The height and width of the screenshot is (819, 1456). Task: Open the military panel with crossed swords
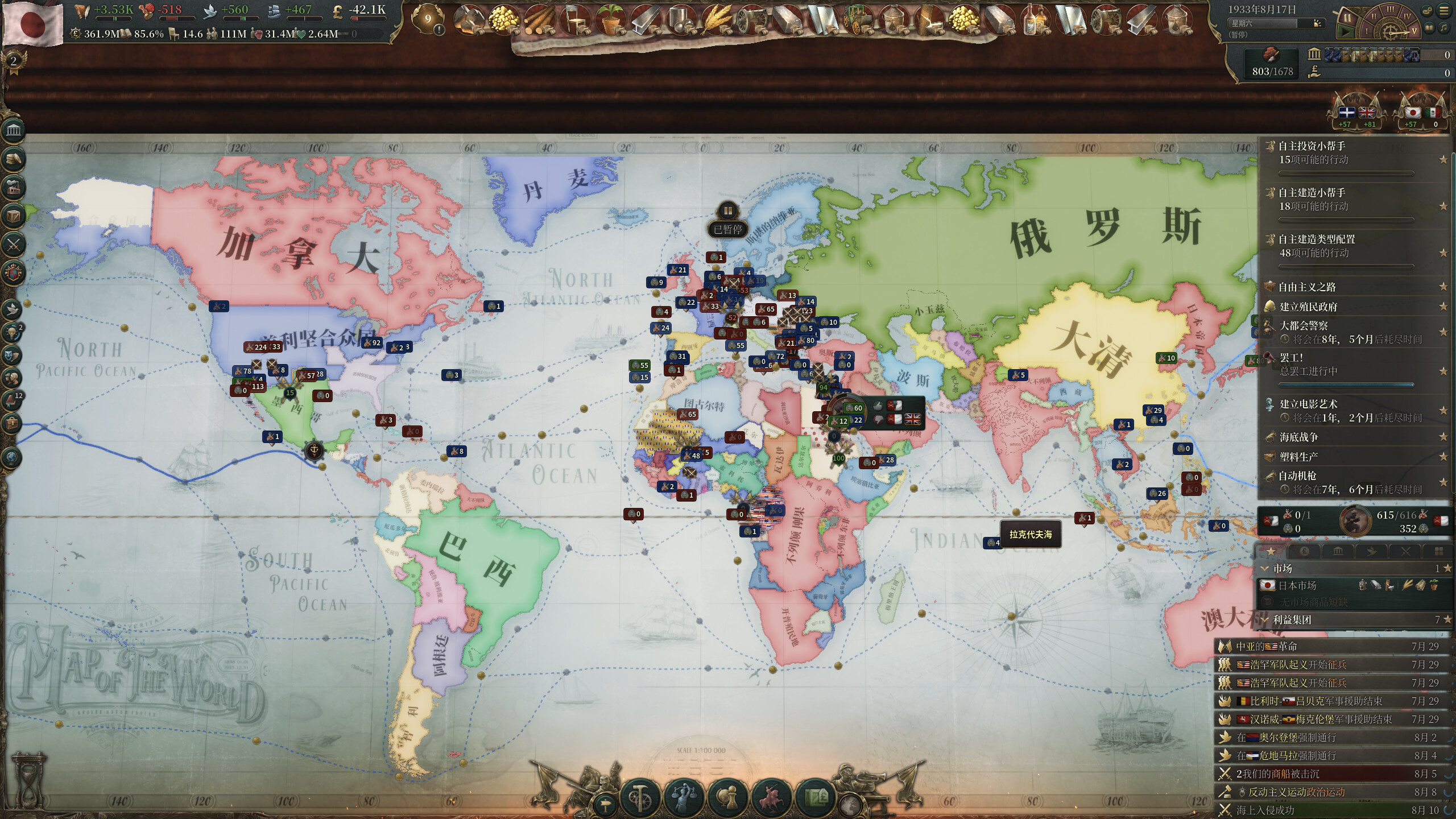(14, 245)
